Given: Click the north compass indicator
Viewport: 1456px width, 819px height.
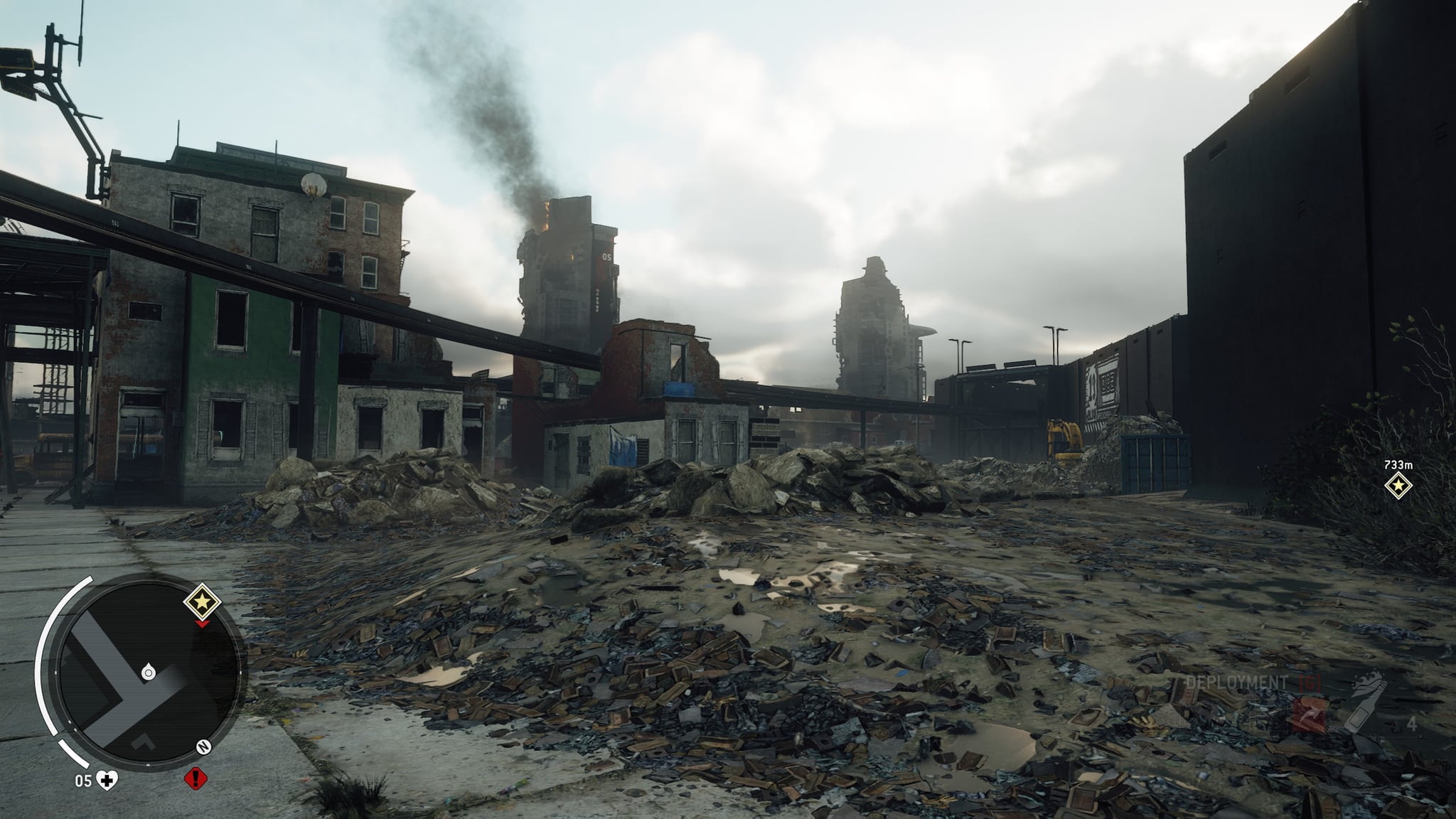Looking at the screenshot, I should pyautogui.click(x=203, y=747).
